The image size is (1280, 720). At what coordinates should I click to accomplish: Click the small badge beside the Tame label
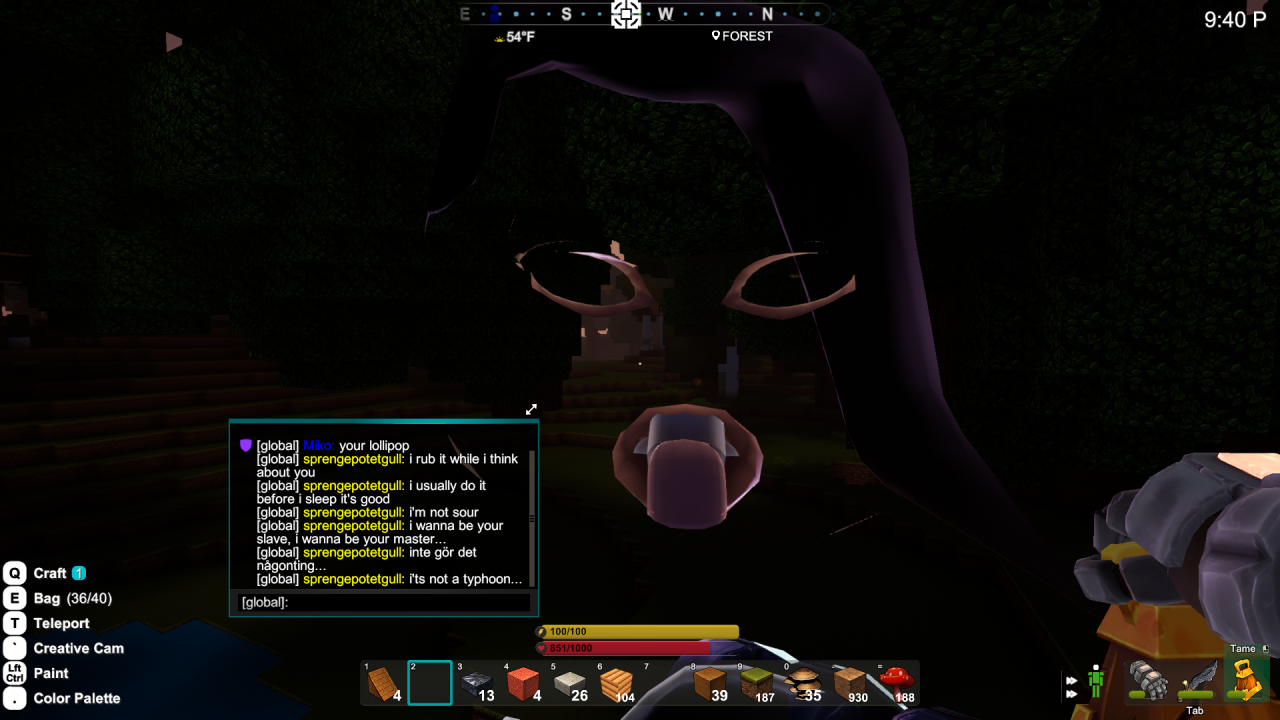pyautogui.click(x=1266, y=649)
